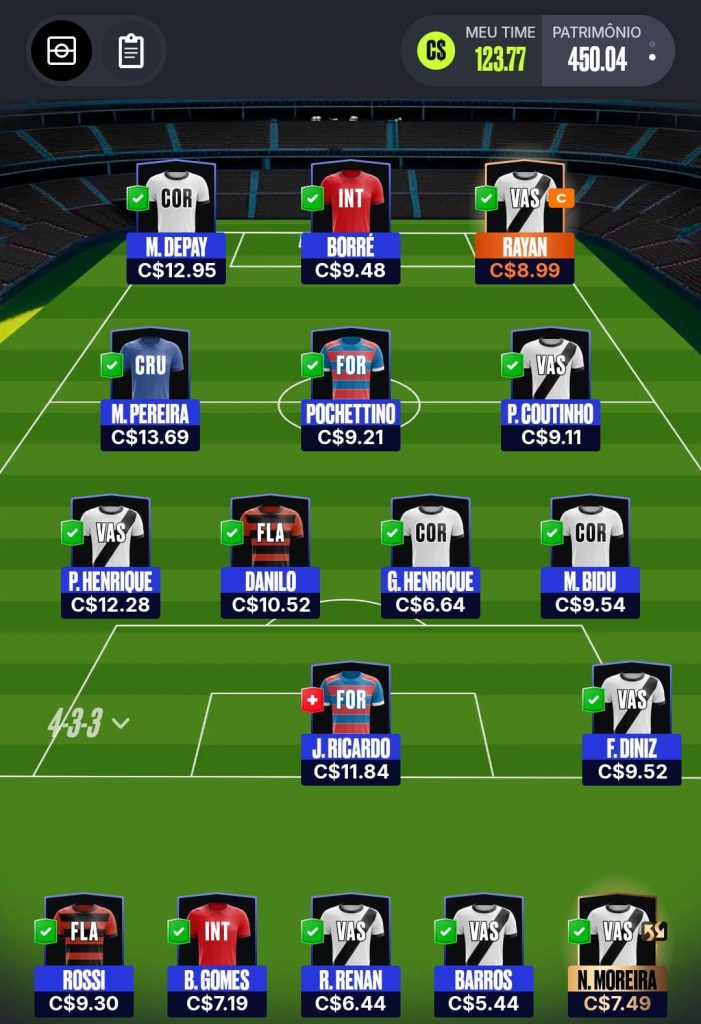
Task: Select M. Bidu's player card
Action: 590,555
